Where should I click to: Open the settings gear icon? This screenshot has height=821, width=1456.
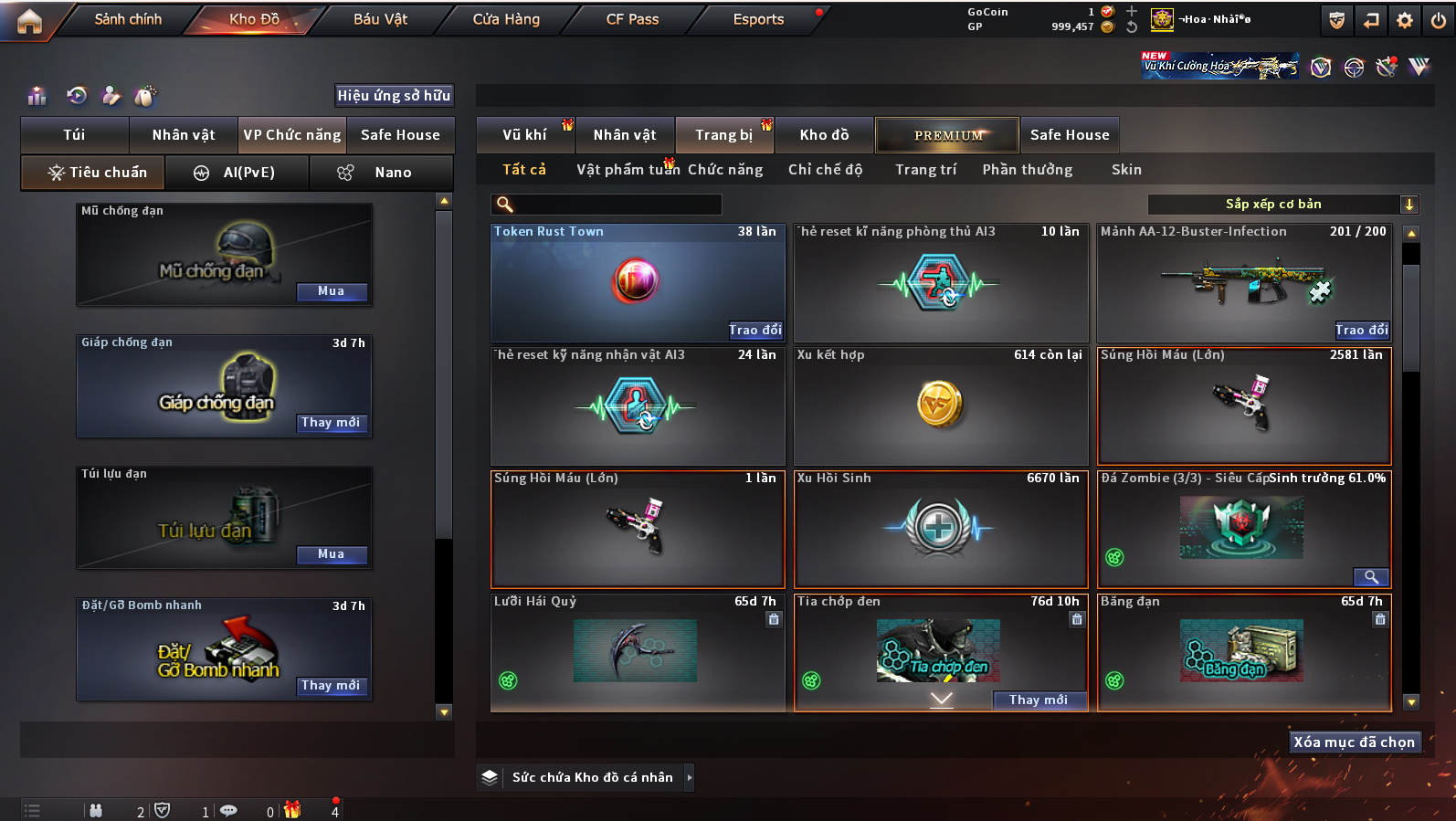click(x=1405, y=20)
